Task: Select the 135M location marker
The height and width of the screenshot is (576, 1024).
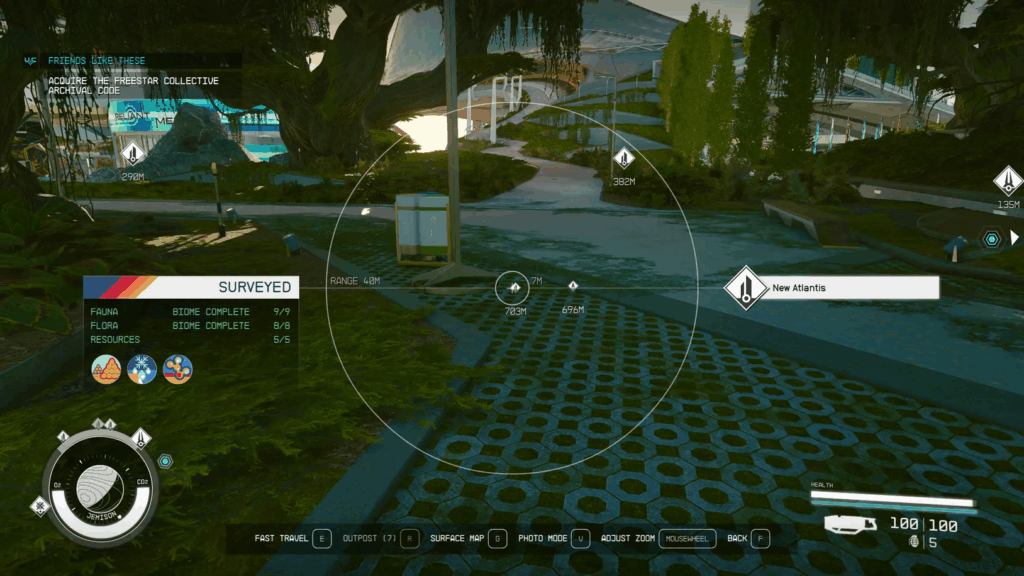Action: 1008,181
